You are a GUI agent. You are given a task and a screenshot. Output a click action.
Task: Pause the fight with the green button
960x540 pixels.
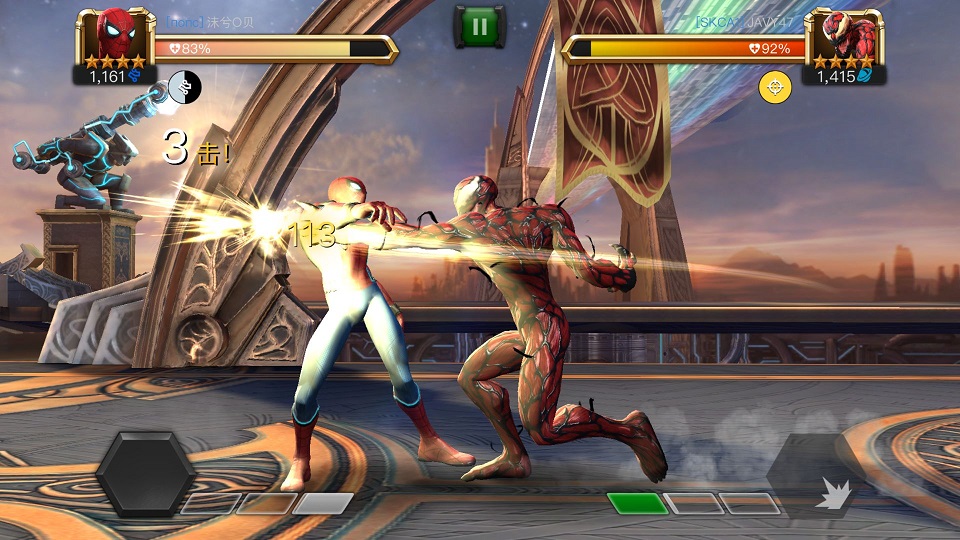click(480, 26)
